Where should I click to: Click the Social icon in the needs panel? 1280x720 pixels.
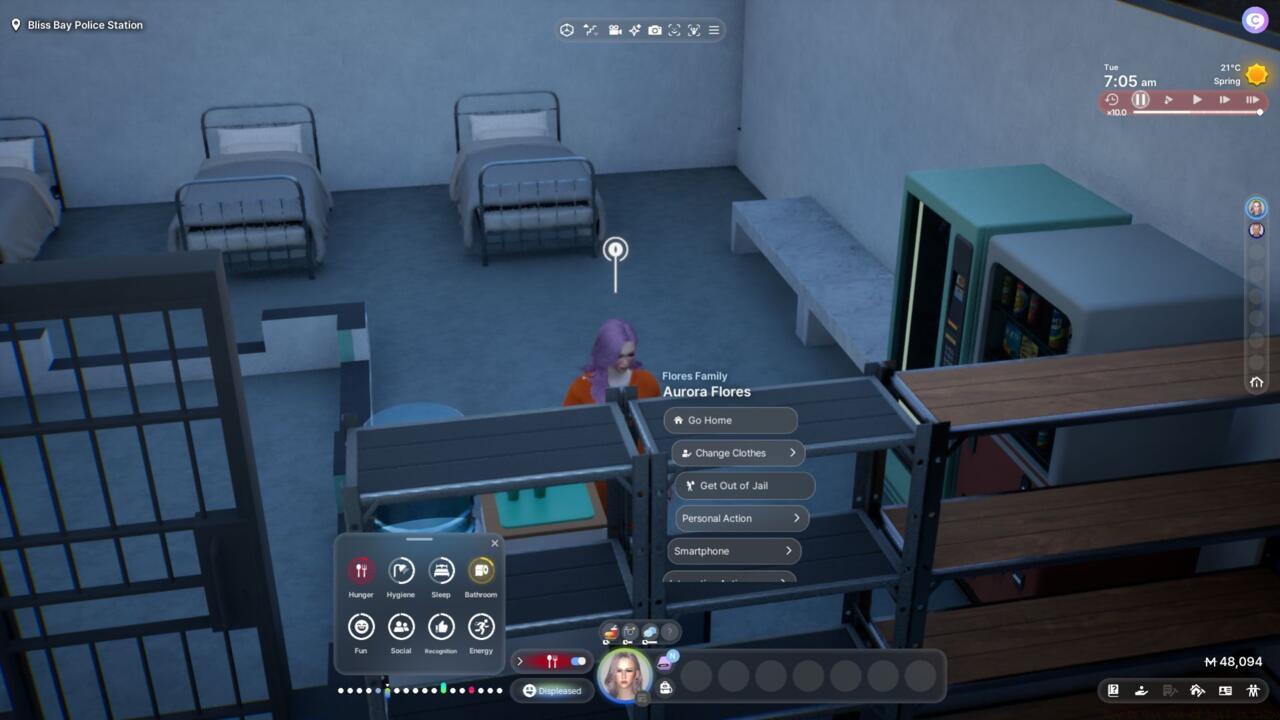pyautogui.click(x=401, y=627)
